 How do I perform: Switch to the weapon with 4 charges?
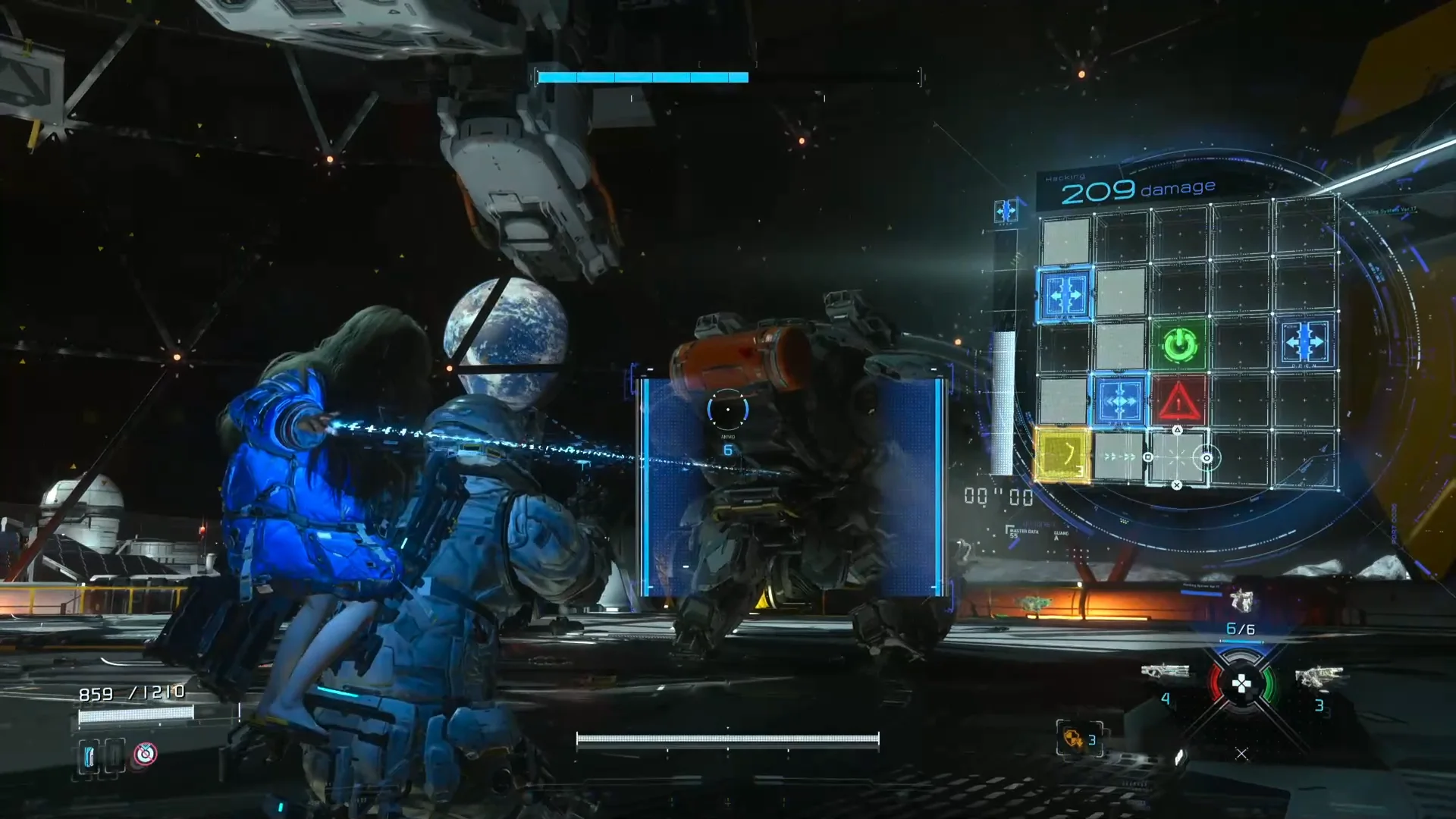coord(1165,672)
